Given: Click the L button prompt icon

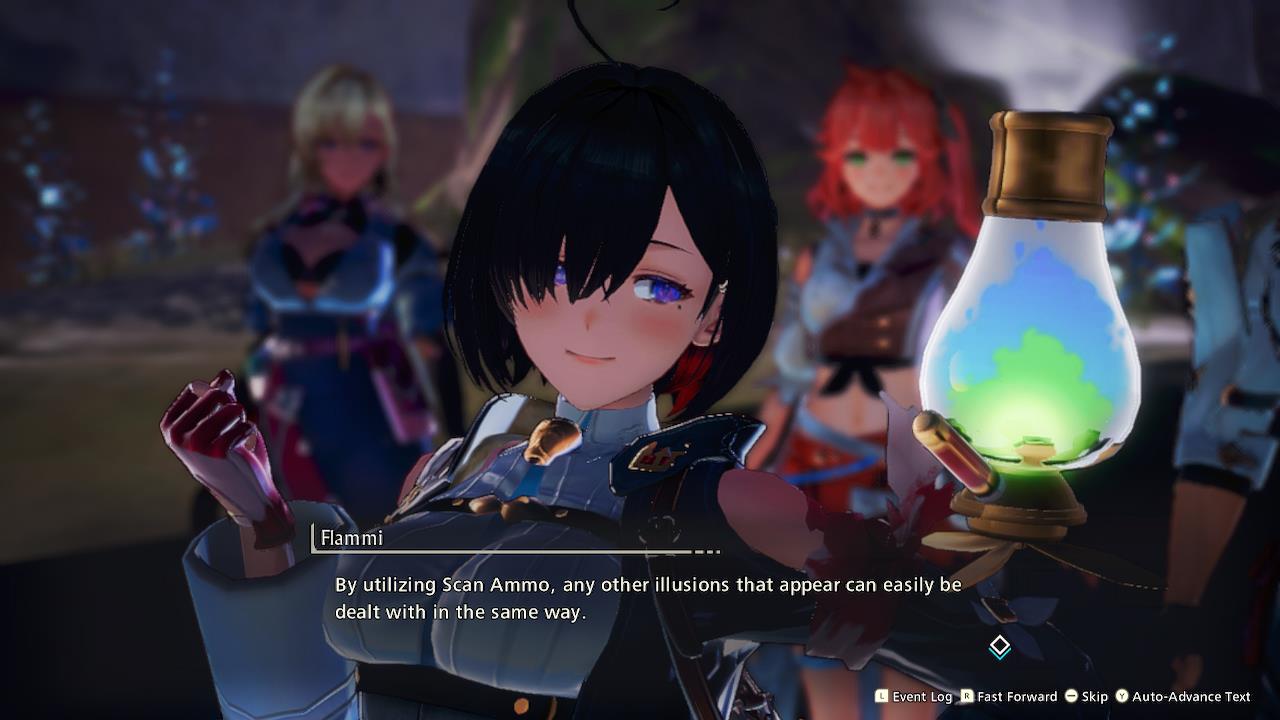Looking at the screenshot, I should 881,697.
